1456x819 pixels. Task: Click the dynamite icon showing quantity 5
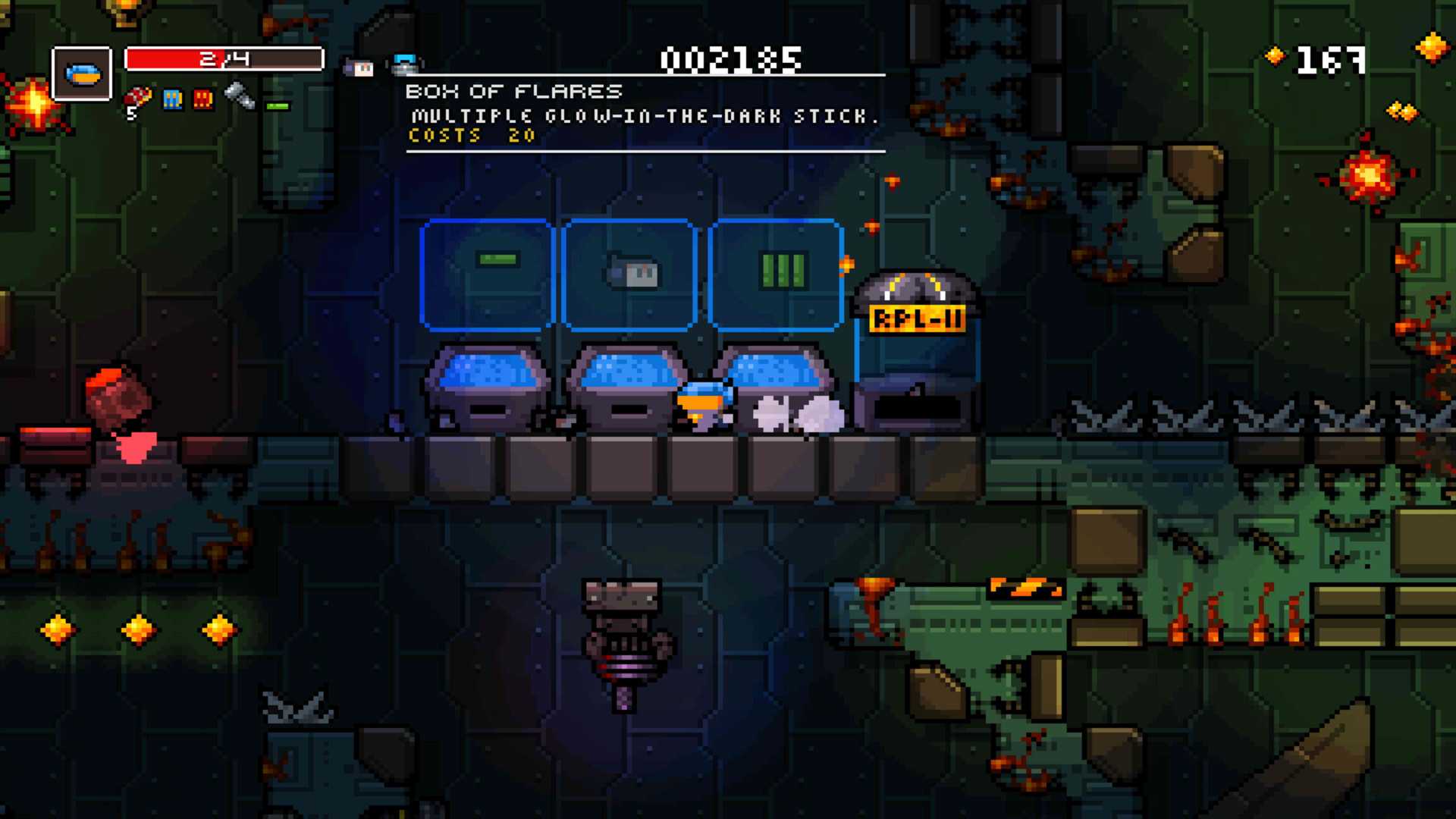[x=140, y=96]
